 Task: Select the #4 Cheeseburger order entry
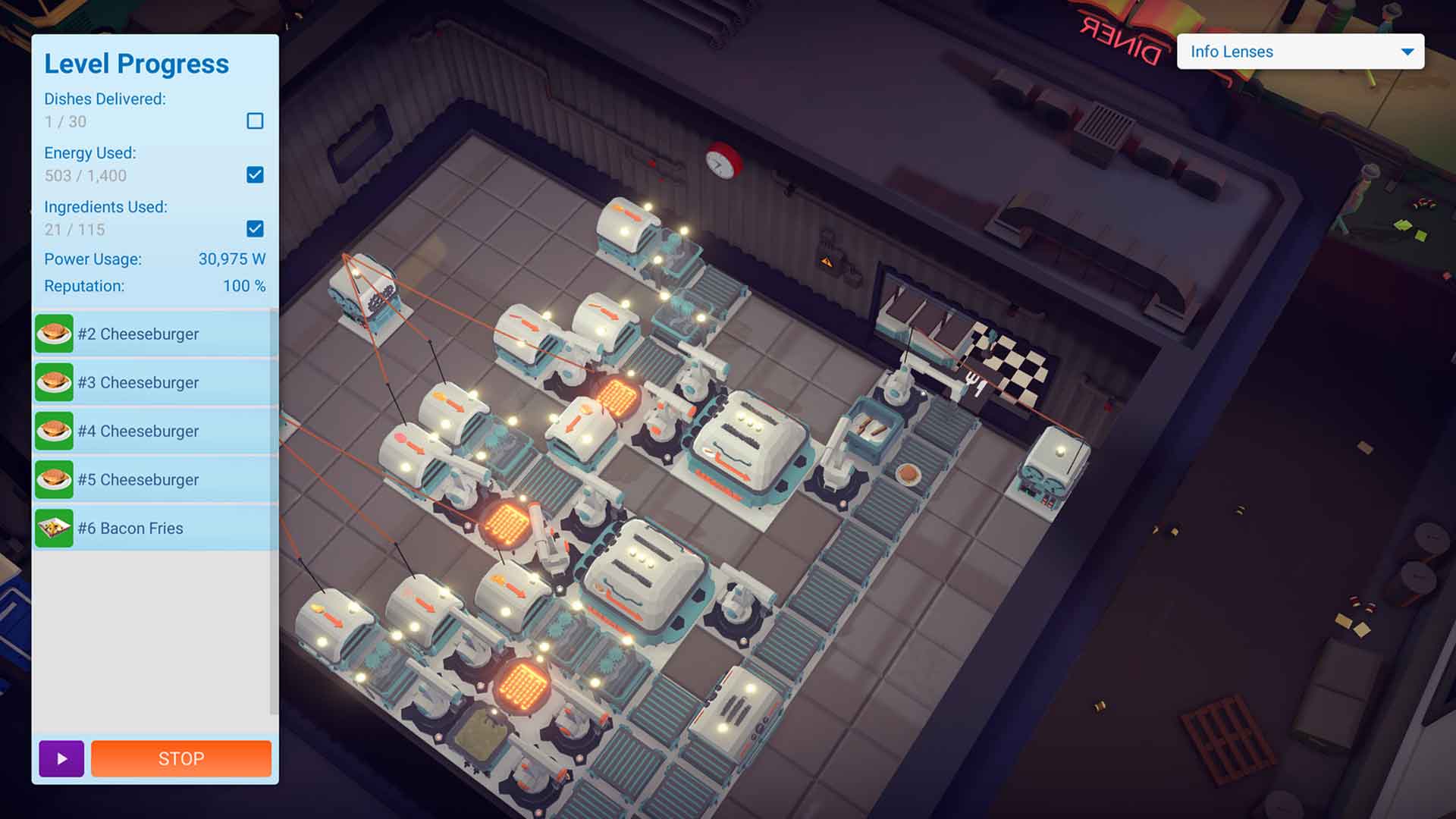click(x=139, y=431)
